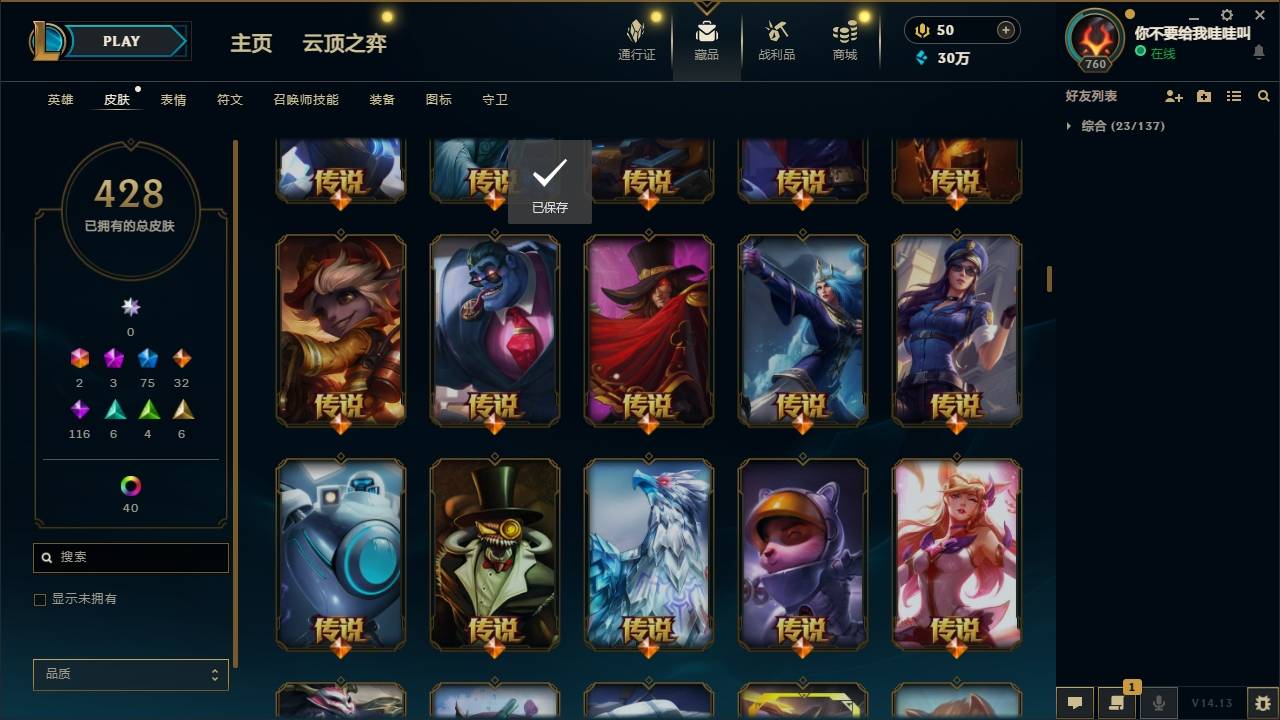The image size is (1280, 720).
Task: Click the mythic essence star icon in stats panel
Action: tap(130, 307)
